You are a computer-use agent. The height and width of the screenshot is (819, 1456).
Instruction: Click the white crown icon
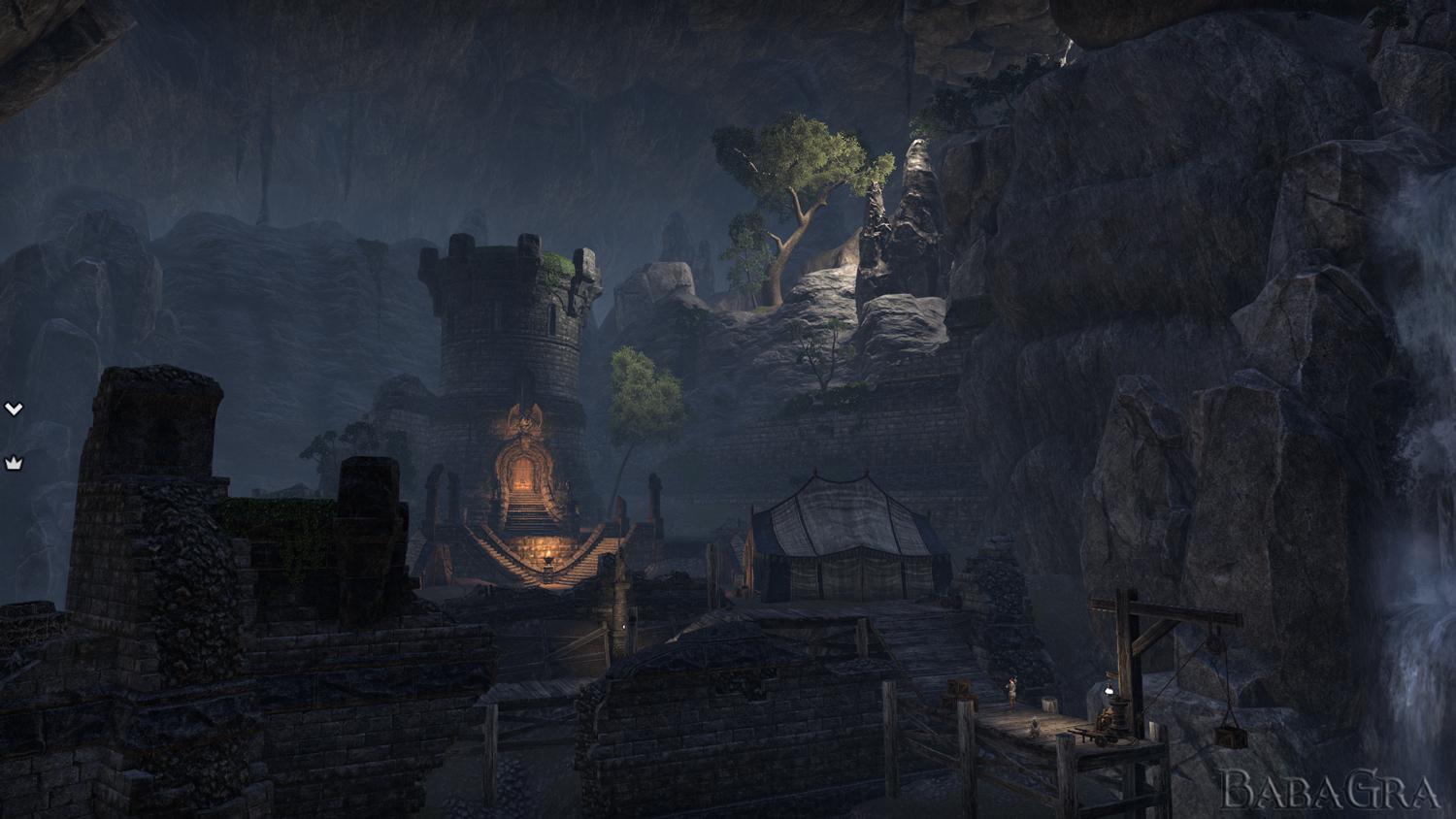tap(14, 464)
